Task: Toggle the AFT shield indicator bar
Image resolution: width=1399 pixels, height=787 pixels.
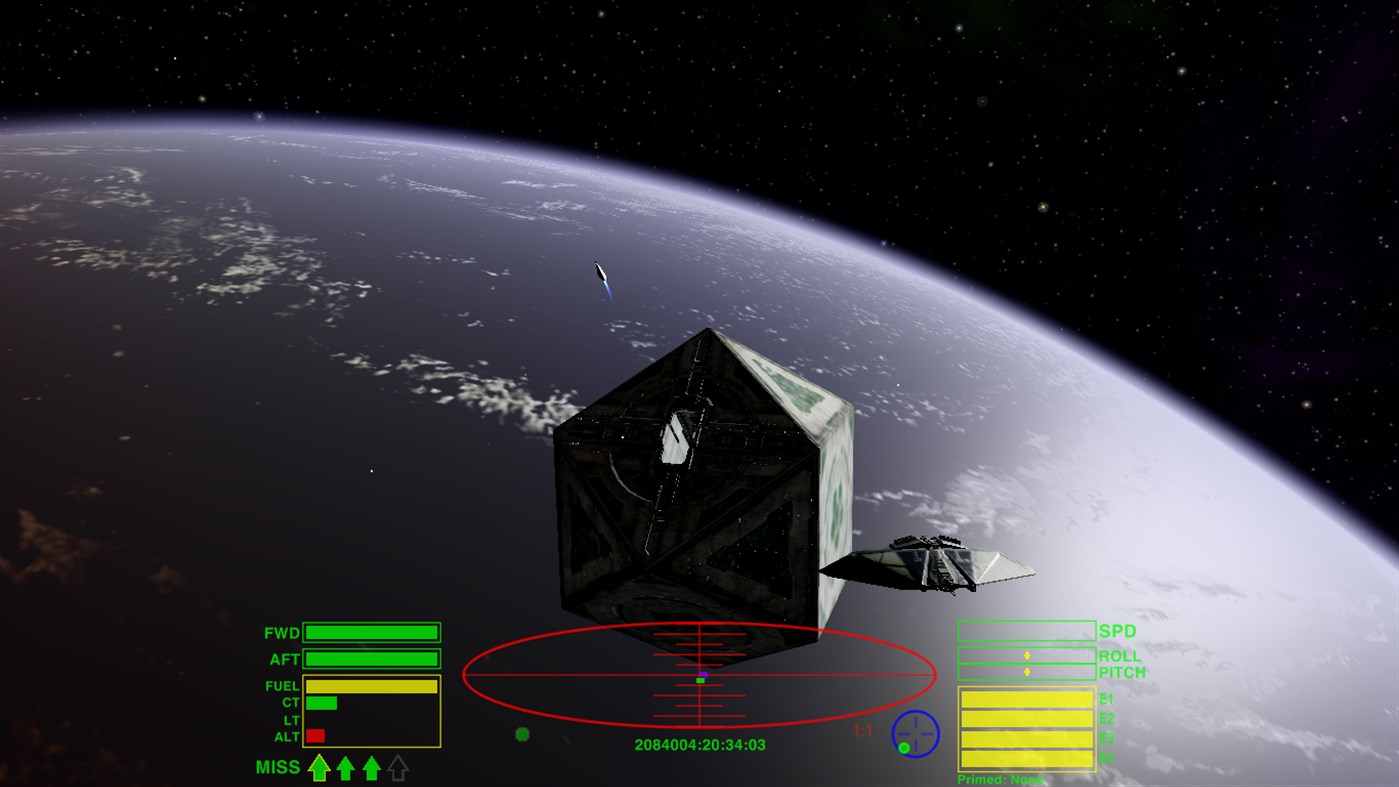Action: [x=370, y=658]
